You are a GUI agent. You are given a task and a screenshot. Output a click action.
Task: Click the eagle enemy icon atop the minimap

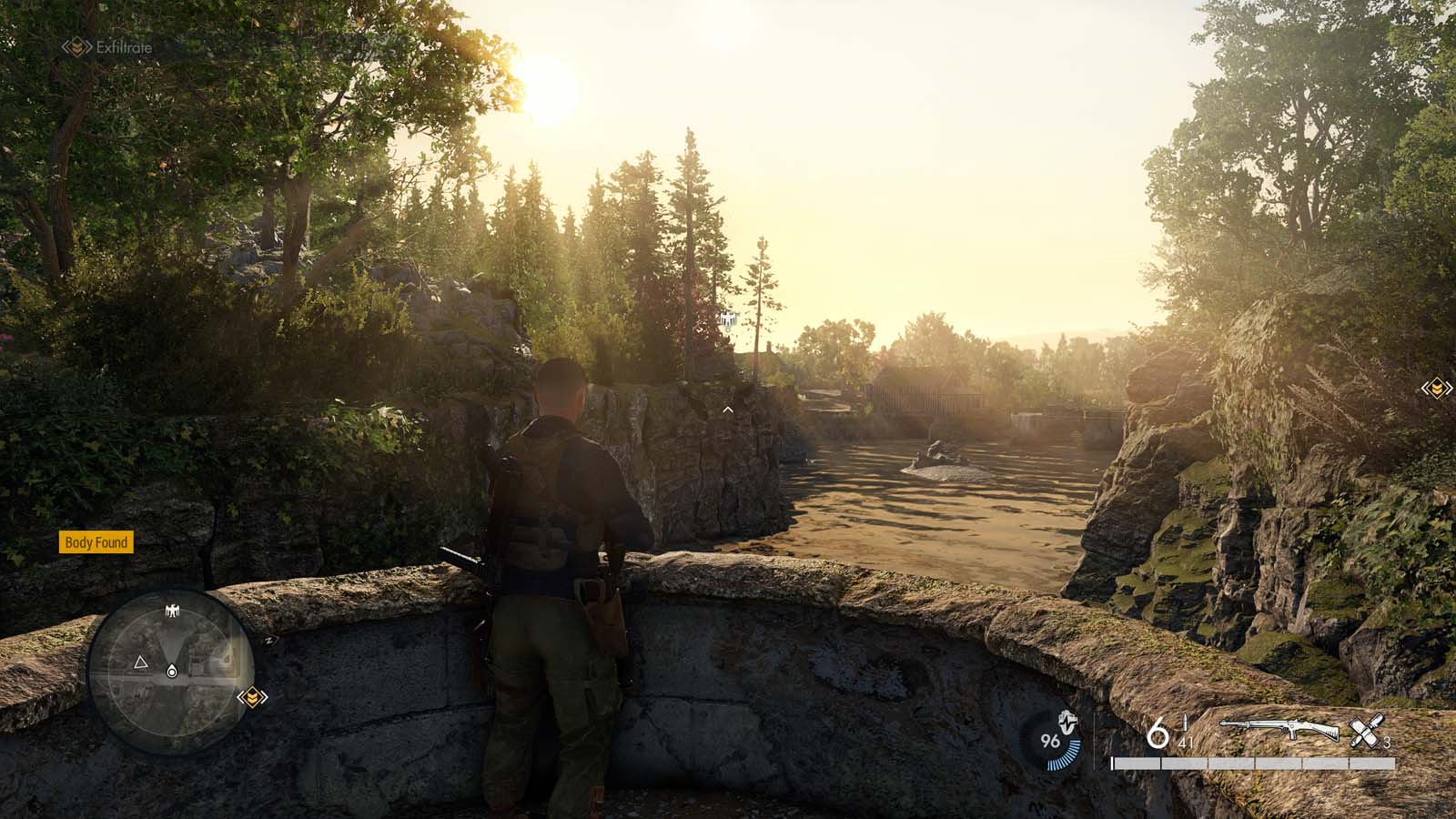pyautogui.click(x=172, y=610)
